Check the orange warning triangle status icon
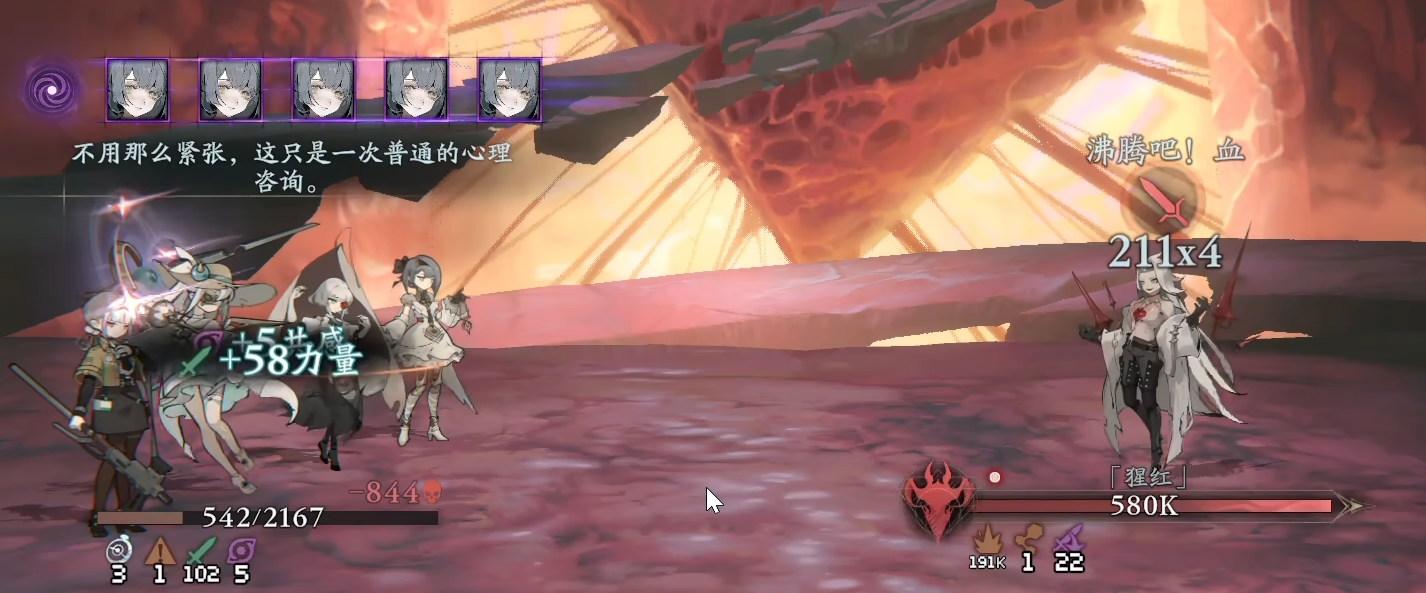1426x593 pixels. 160,550
